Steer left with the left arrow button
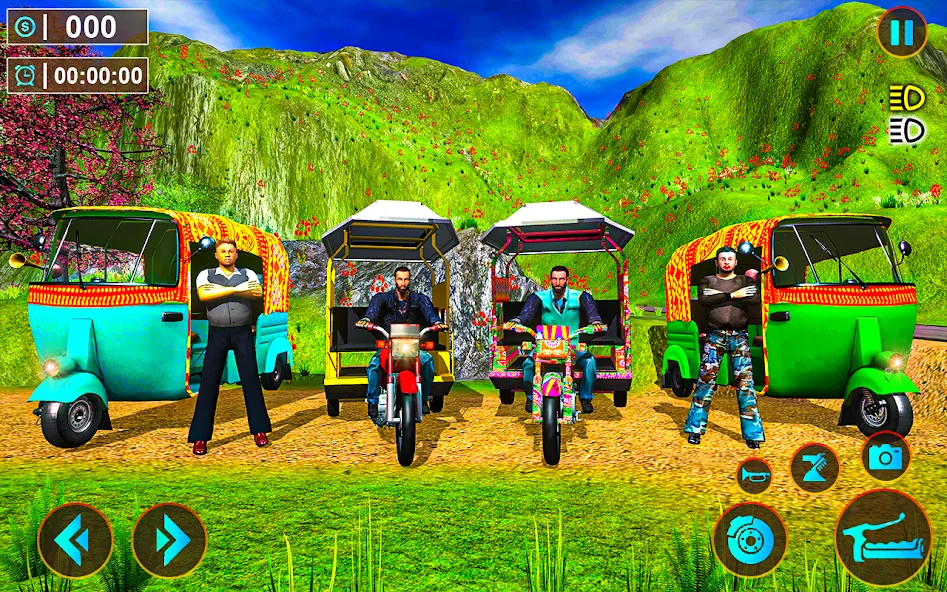Viewport: 947px width, 592px height. tap(75, 540)
